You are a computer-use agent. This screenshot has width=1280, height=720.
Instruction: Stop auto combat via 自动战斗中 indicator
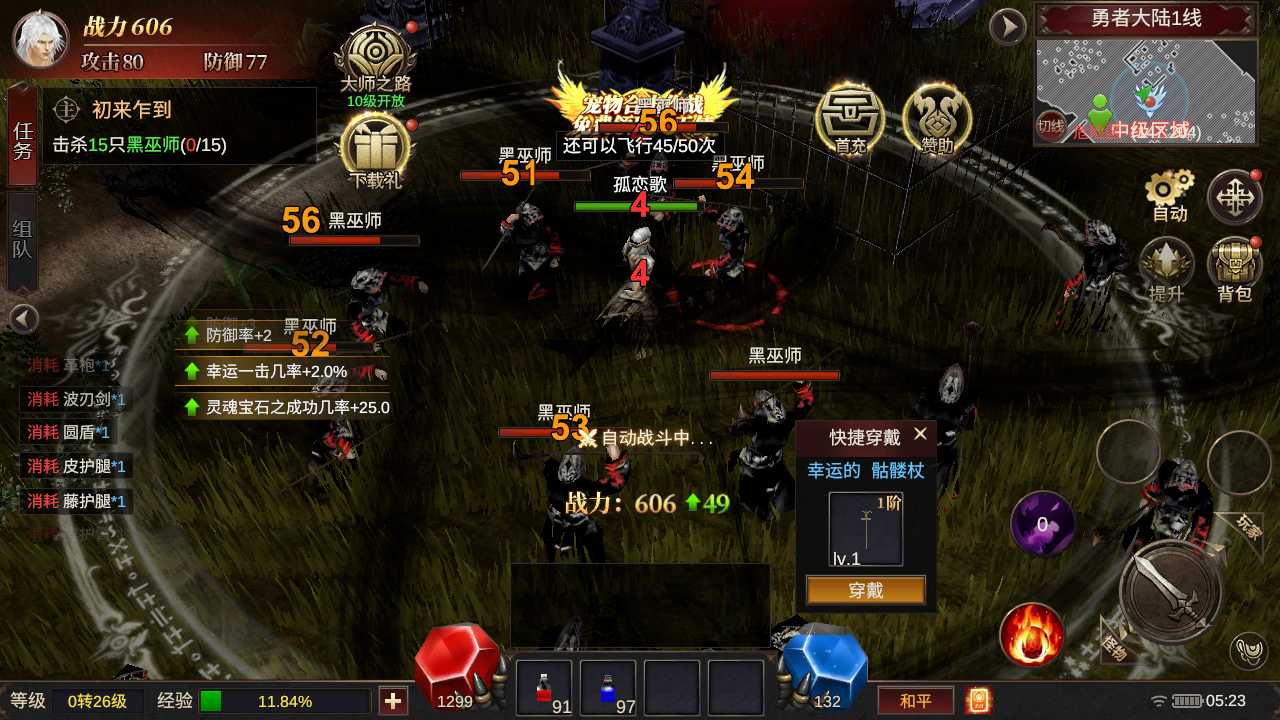[x=645, y=436]
